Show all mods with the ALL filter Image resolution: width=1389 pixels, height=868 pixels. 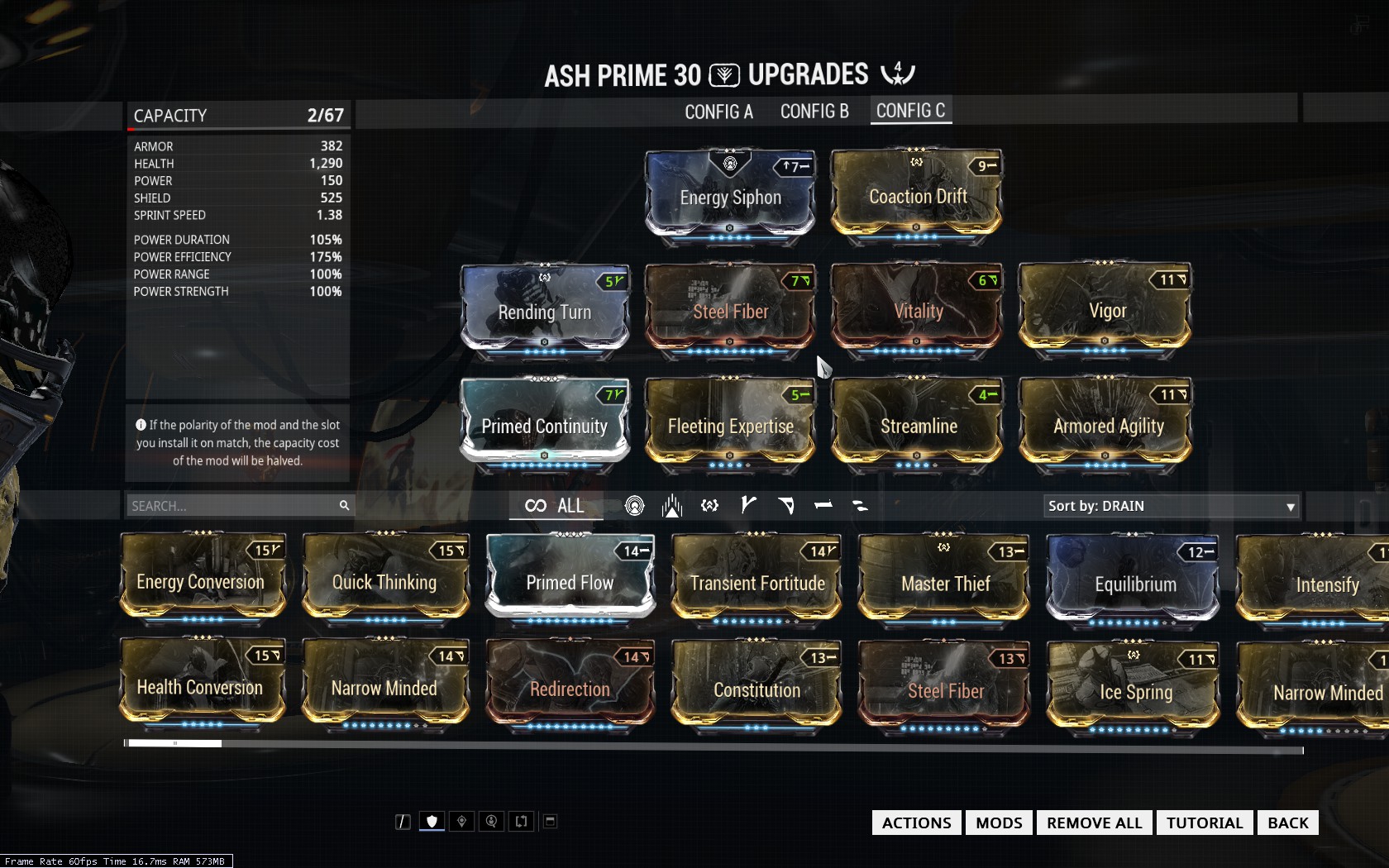point(555,506)
